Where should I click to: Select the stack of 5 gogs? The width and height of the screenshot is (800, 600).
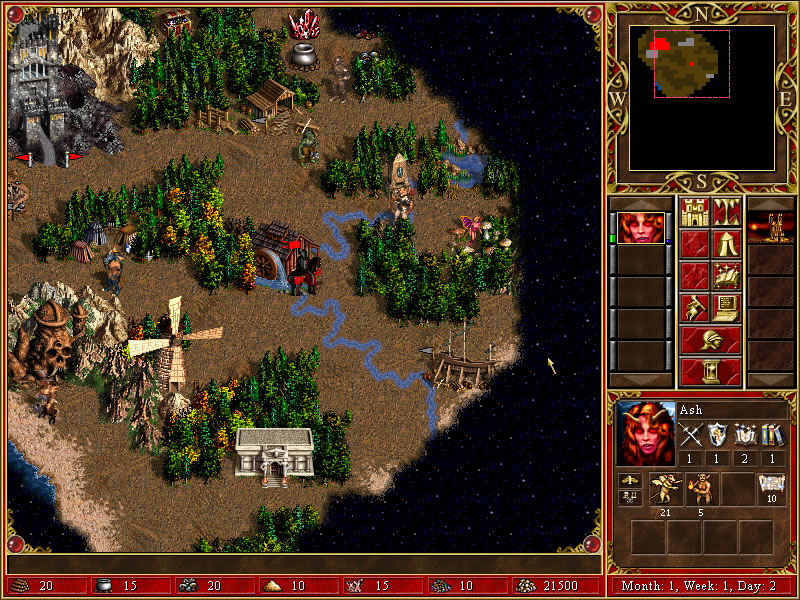point(701,488)
